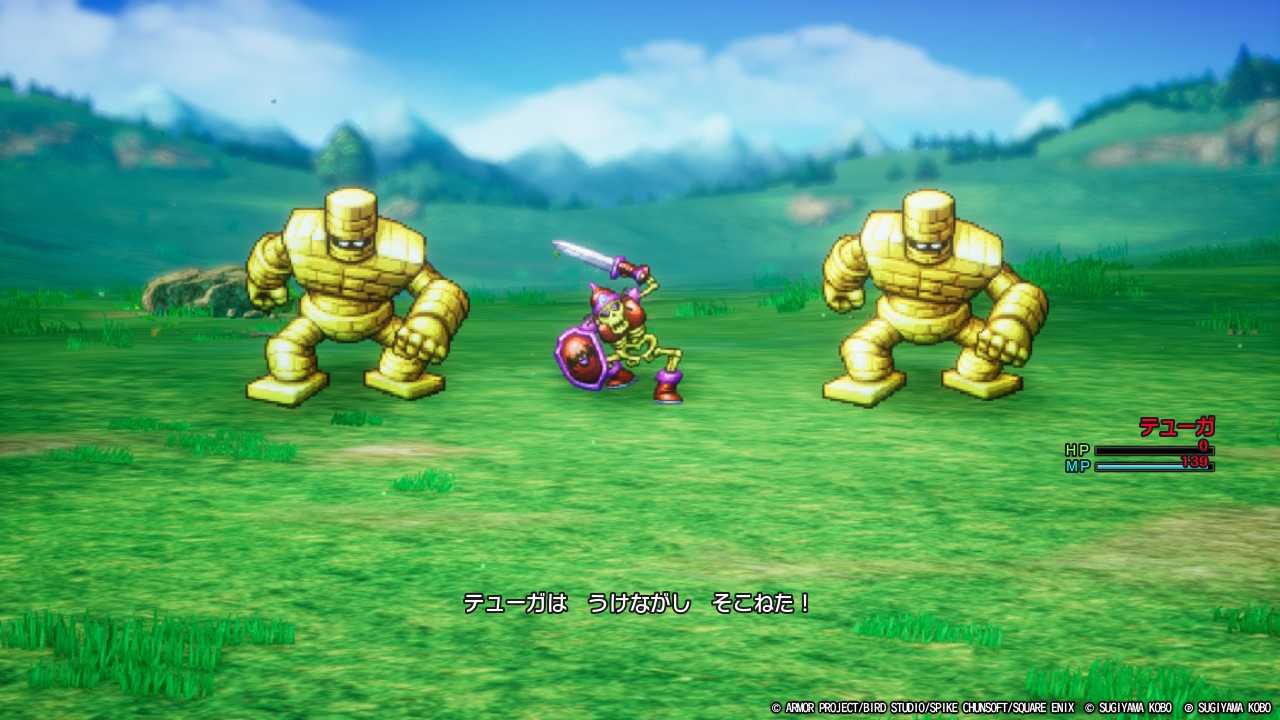
Task: Click the skeleton soldier テューガ sprite
Action: click(615, 330)
